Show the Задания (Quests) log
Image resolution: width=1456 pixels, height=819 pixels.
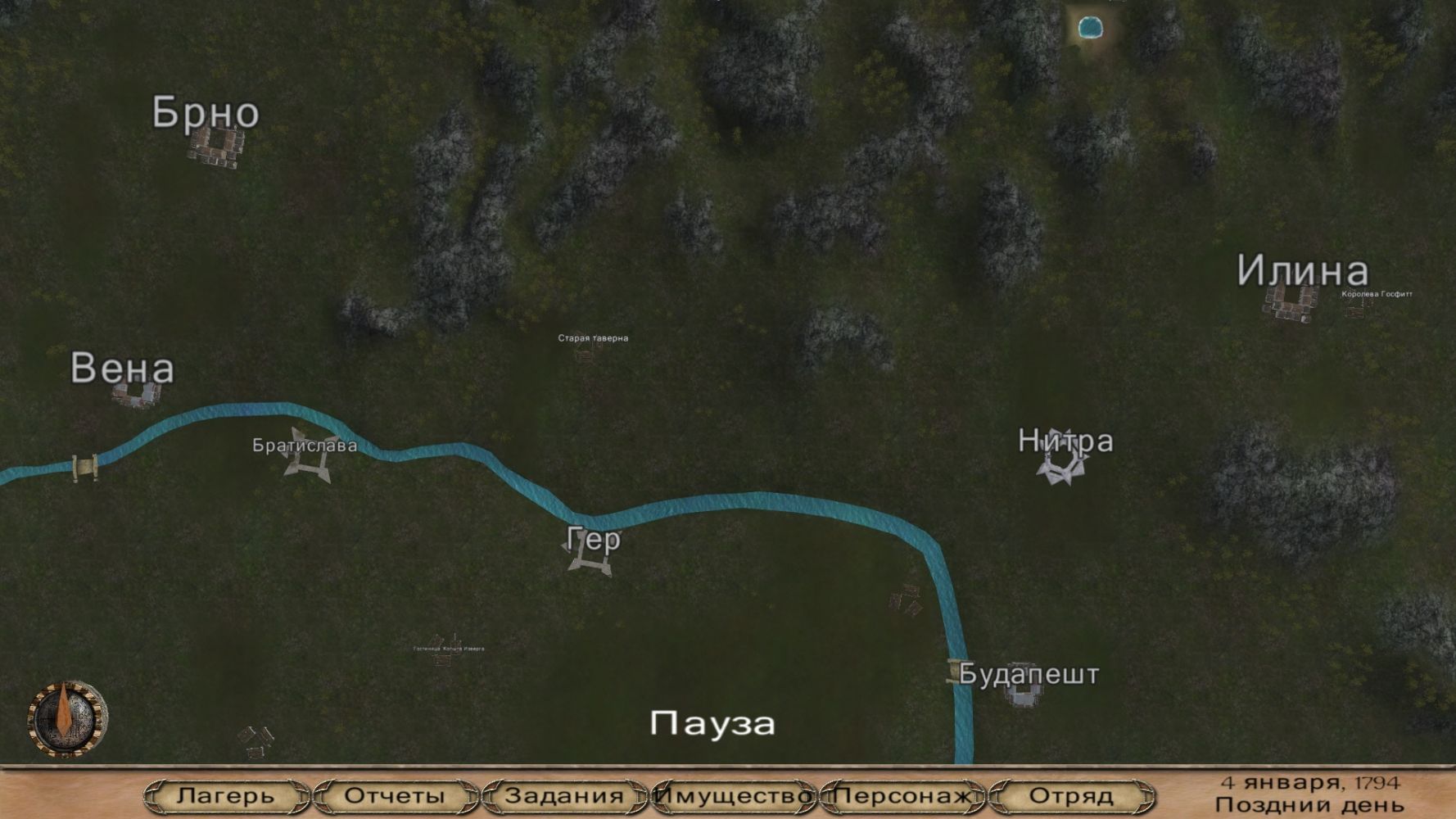pos(564,795)
